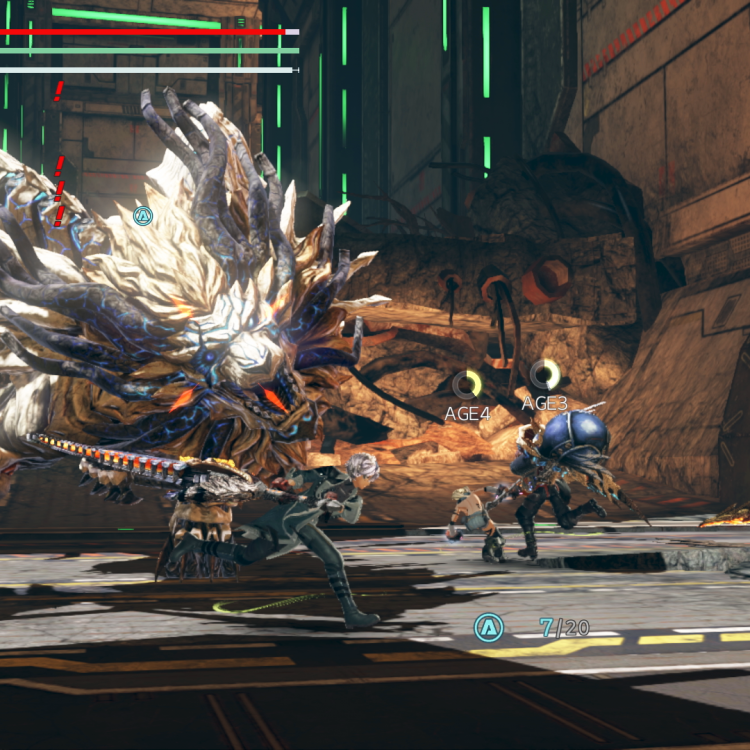This screenshot has width=750, height=750.
Task: Click the small emblem marker above the monster
Action: point(143,215)
